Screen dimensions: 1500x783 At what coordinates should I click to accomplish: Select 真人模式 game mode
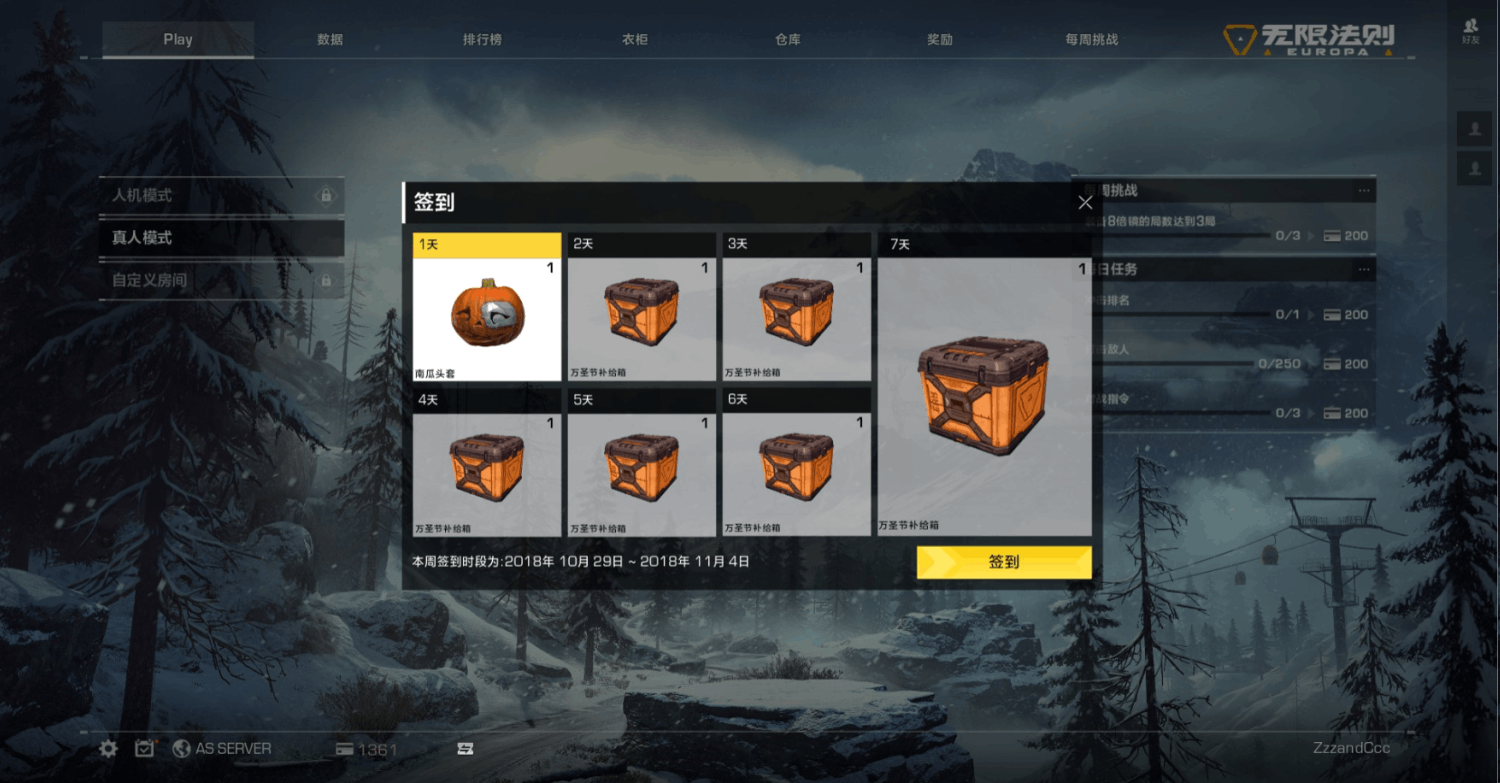pyautogui.click(x=222, y=238)
